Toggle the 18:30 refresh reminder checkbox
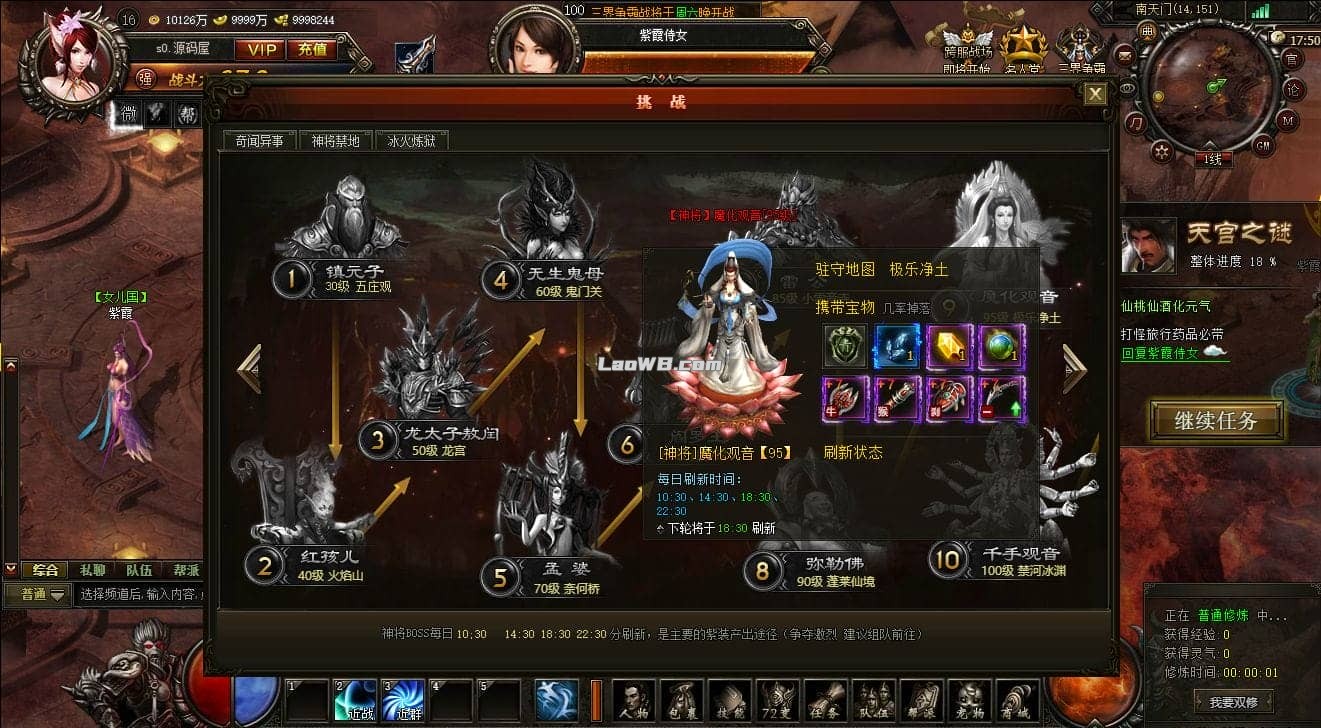This screenshot has height=728, width=1321. pyautogui.click(x=661, y=529)
